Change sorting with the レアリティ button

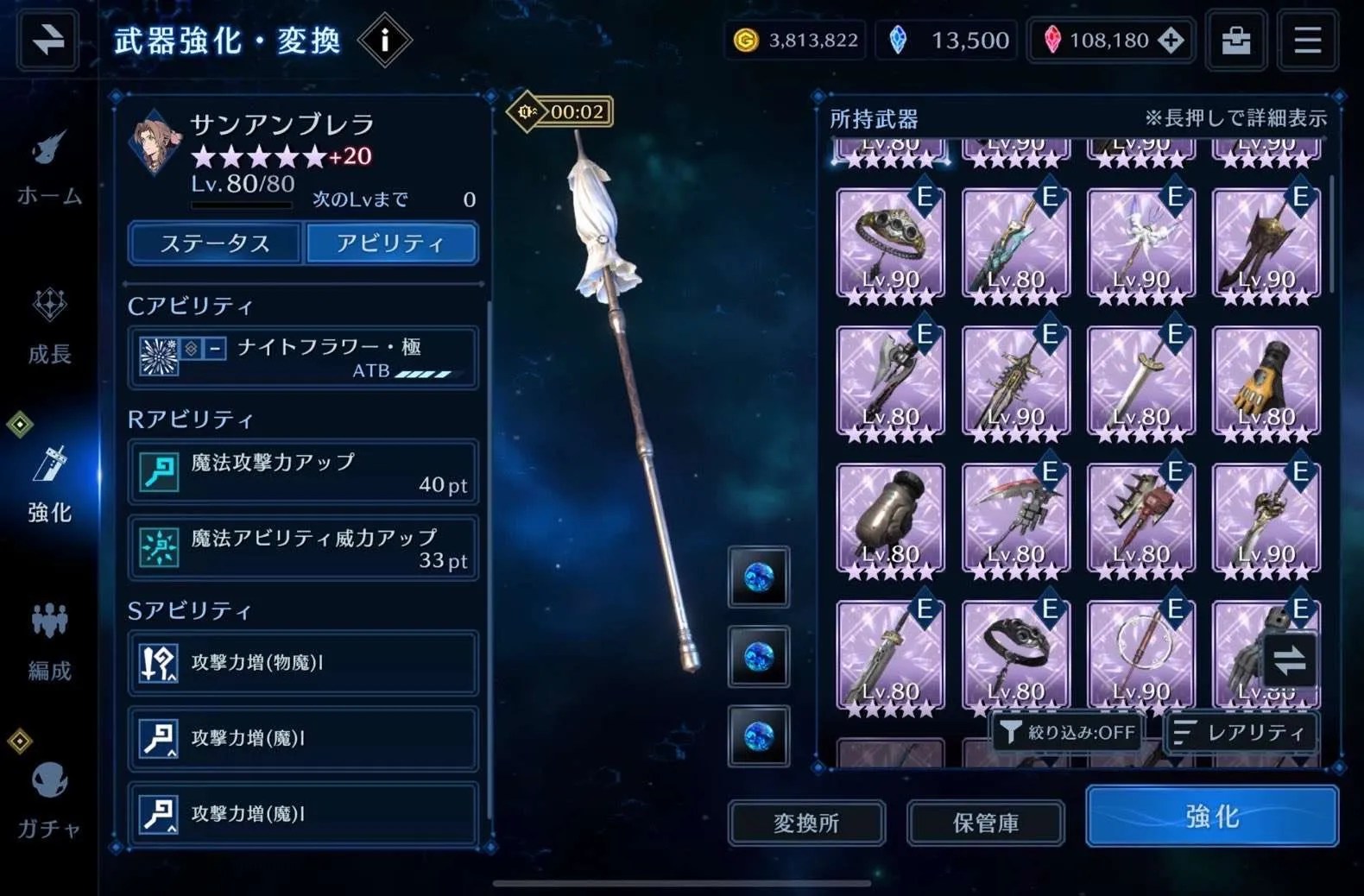click(x=1241, y=733)
